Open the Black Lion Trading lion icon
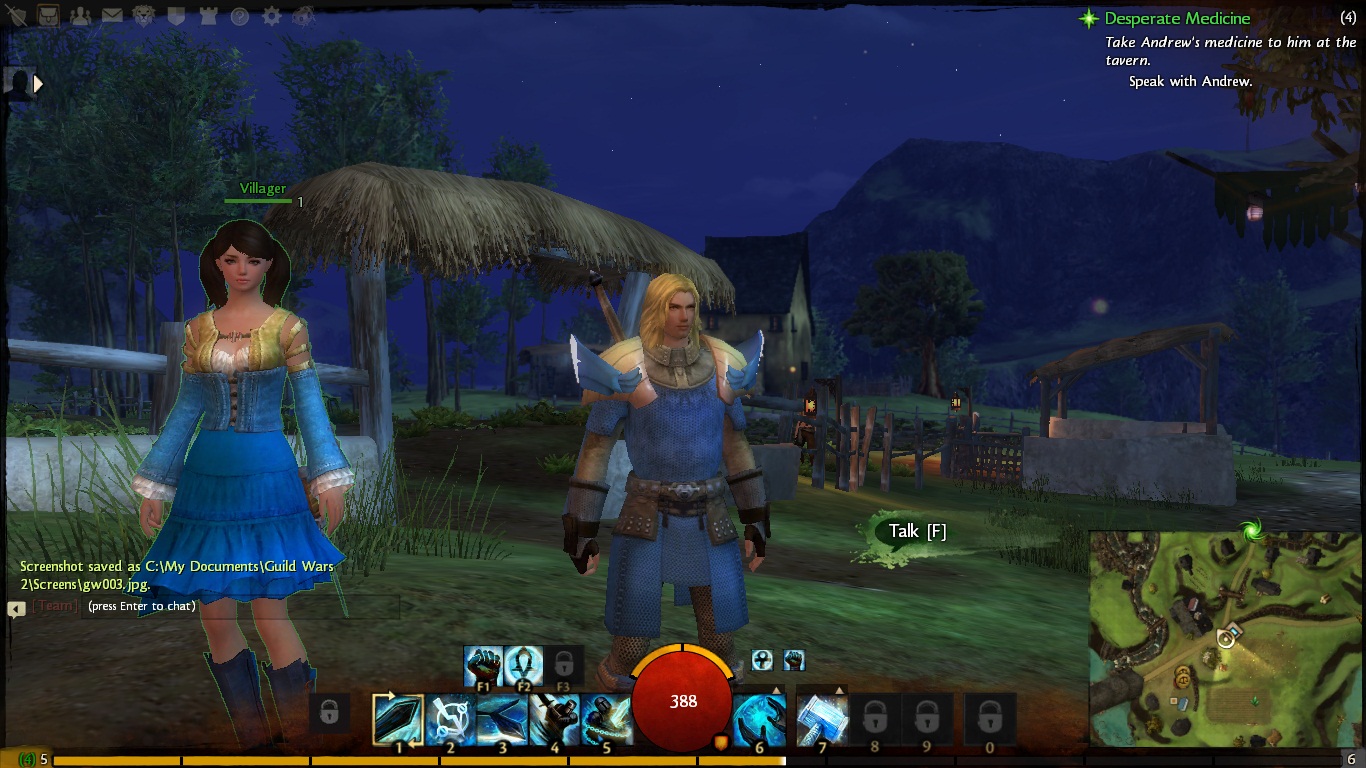Viewport: 1366px width, 768px height. click(x=143, y=16)
